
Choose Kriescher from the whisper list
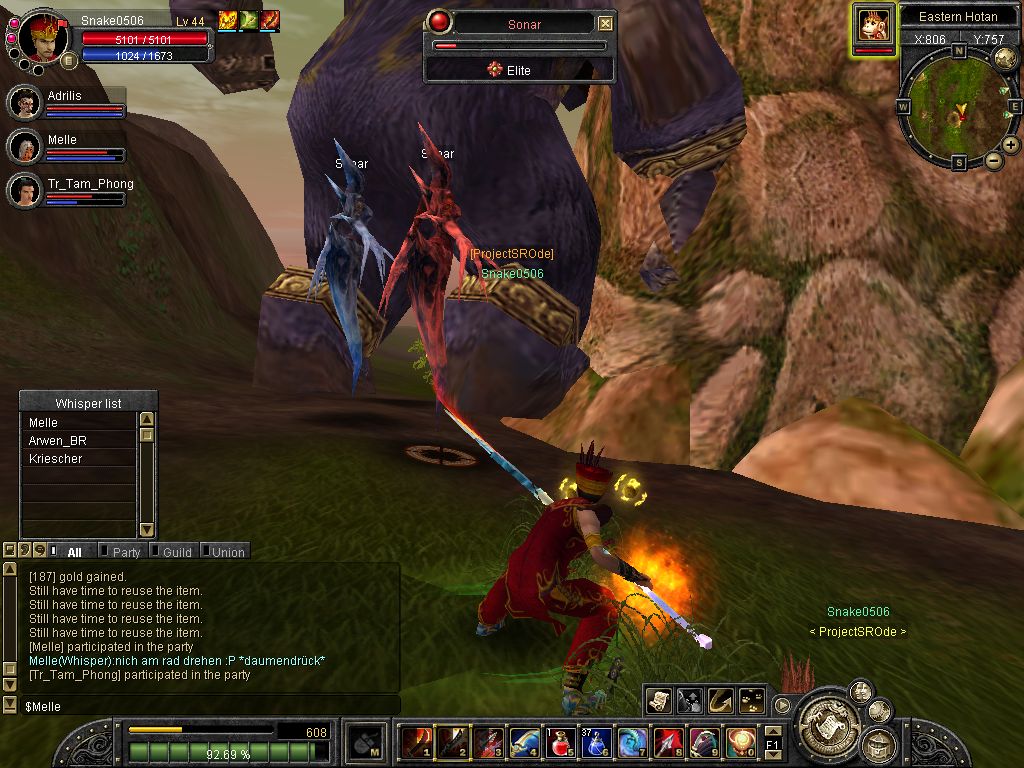pyautogui.click(x=56, y=459)
